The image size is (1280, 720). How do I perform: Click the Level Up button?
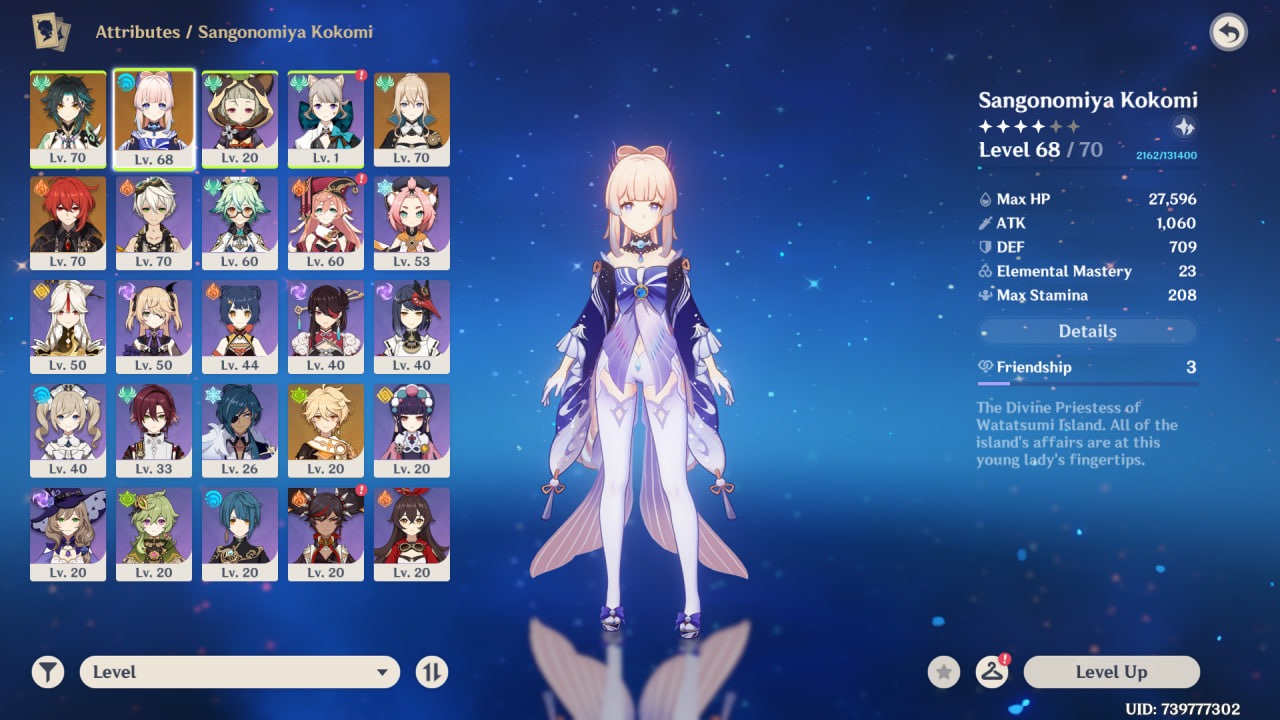tap(1111, 672)
